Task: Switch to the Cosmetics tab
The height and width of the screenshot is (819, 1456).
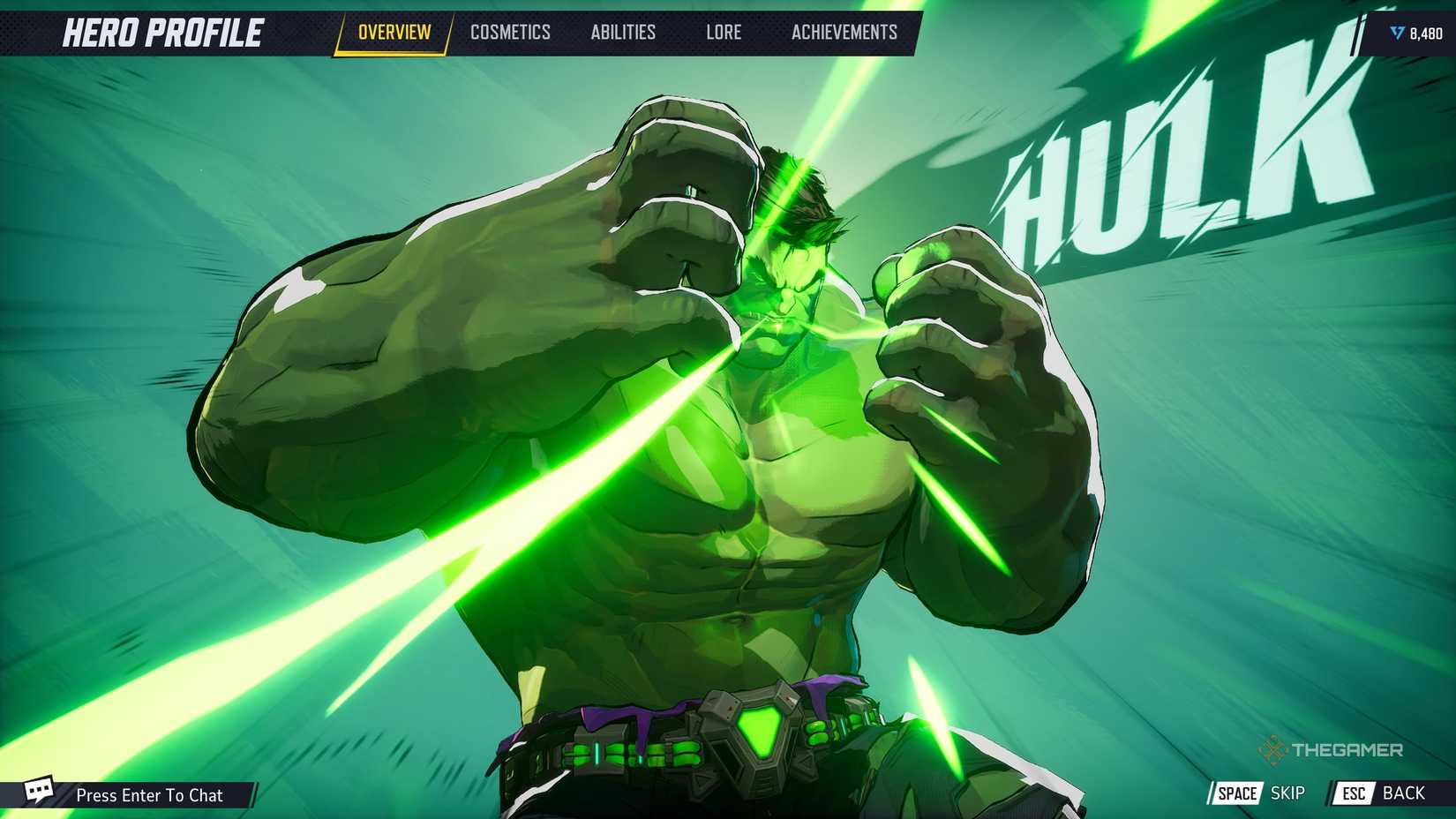Action: (x=512, y=32)
